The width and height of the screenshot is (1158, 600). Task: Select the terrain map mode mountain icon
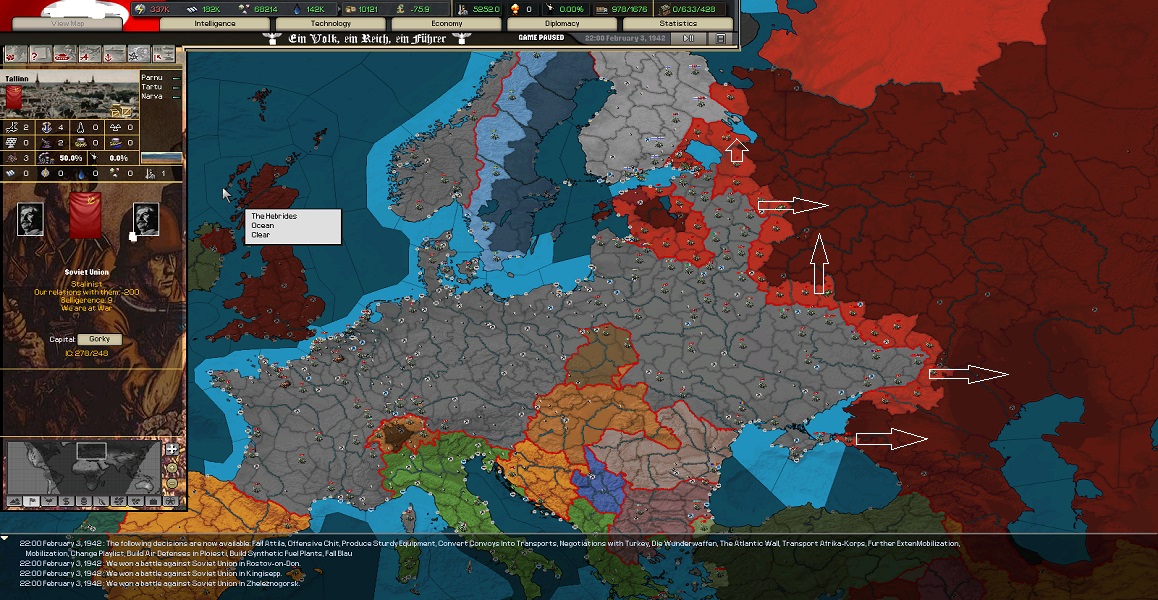point(14,500)
